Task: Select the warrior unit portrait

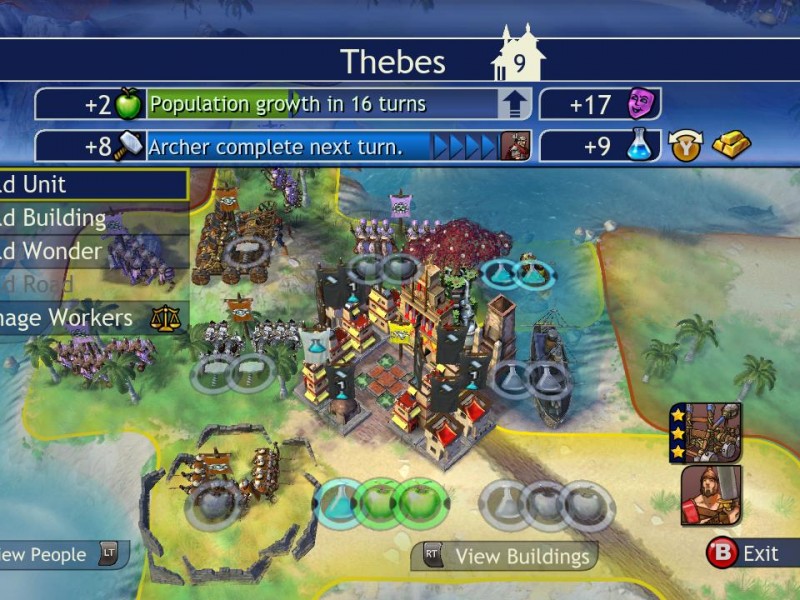Action: point(711,496)
